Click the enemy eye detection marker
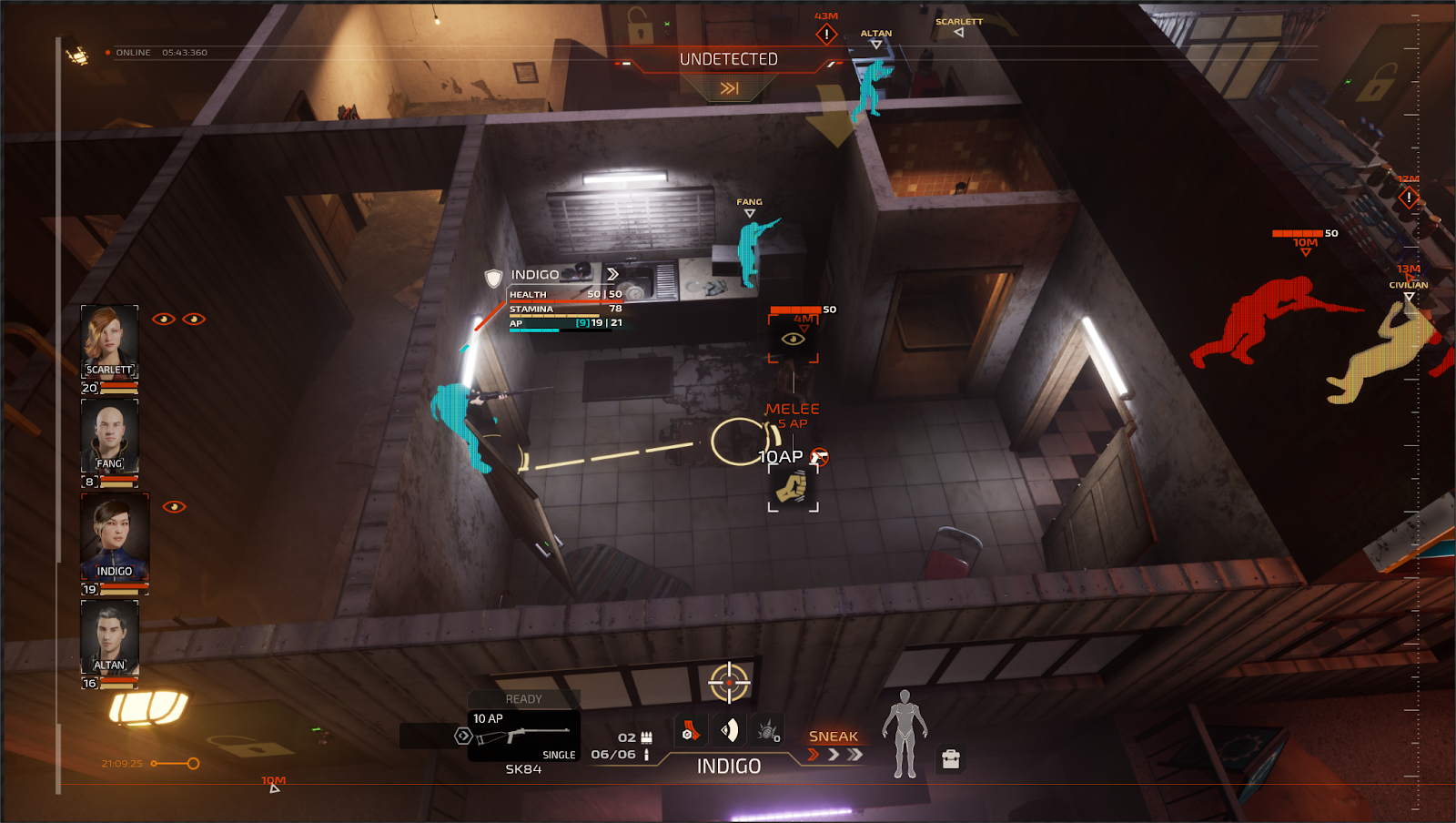The height and width of the screenshot is (823, 1456). click(x=794, y=339)
